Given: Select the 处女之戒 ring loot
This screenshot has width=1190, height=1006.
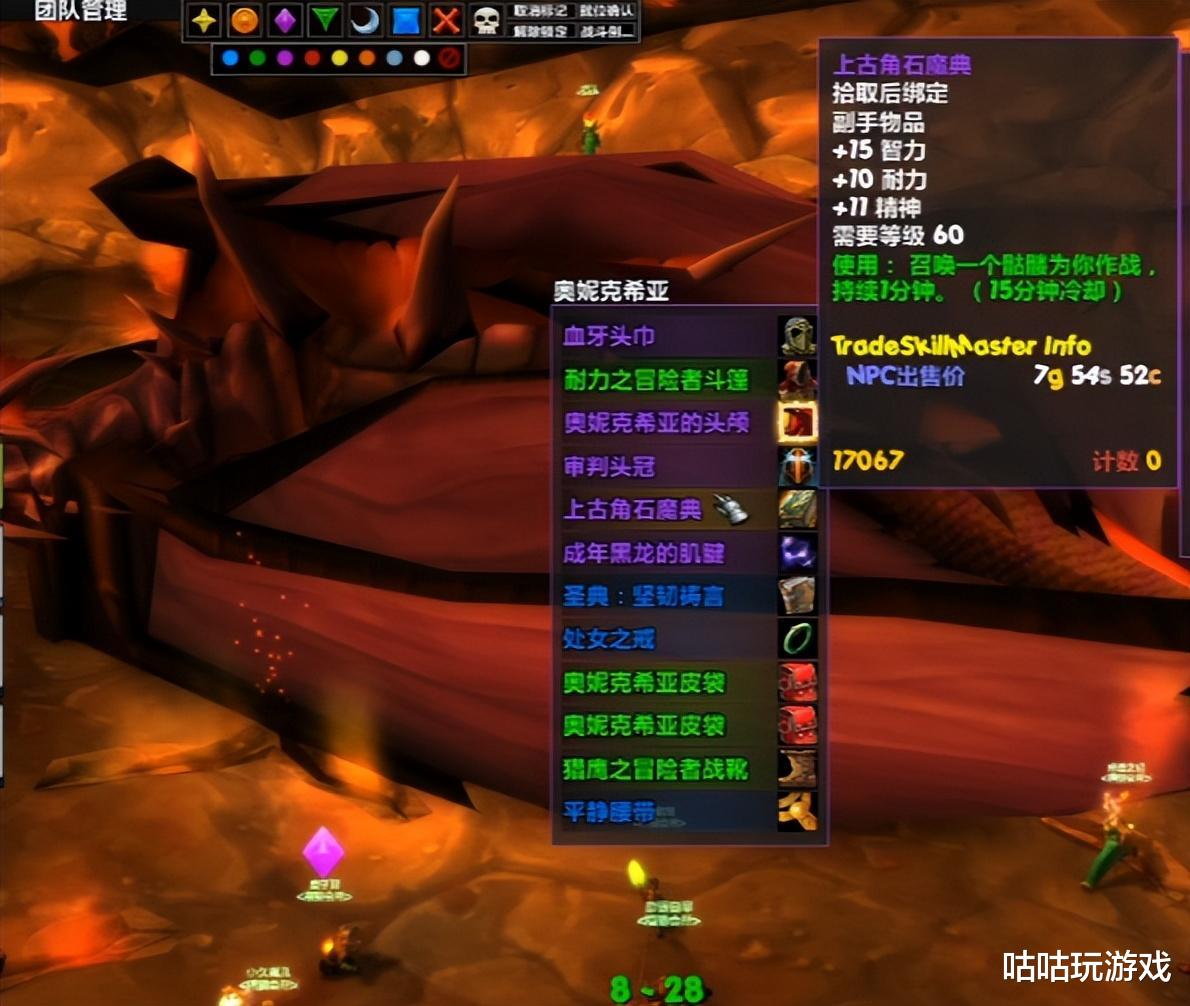Looking at the screenshot, I should coord(665,639).
